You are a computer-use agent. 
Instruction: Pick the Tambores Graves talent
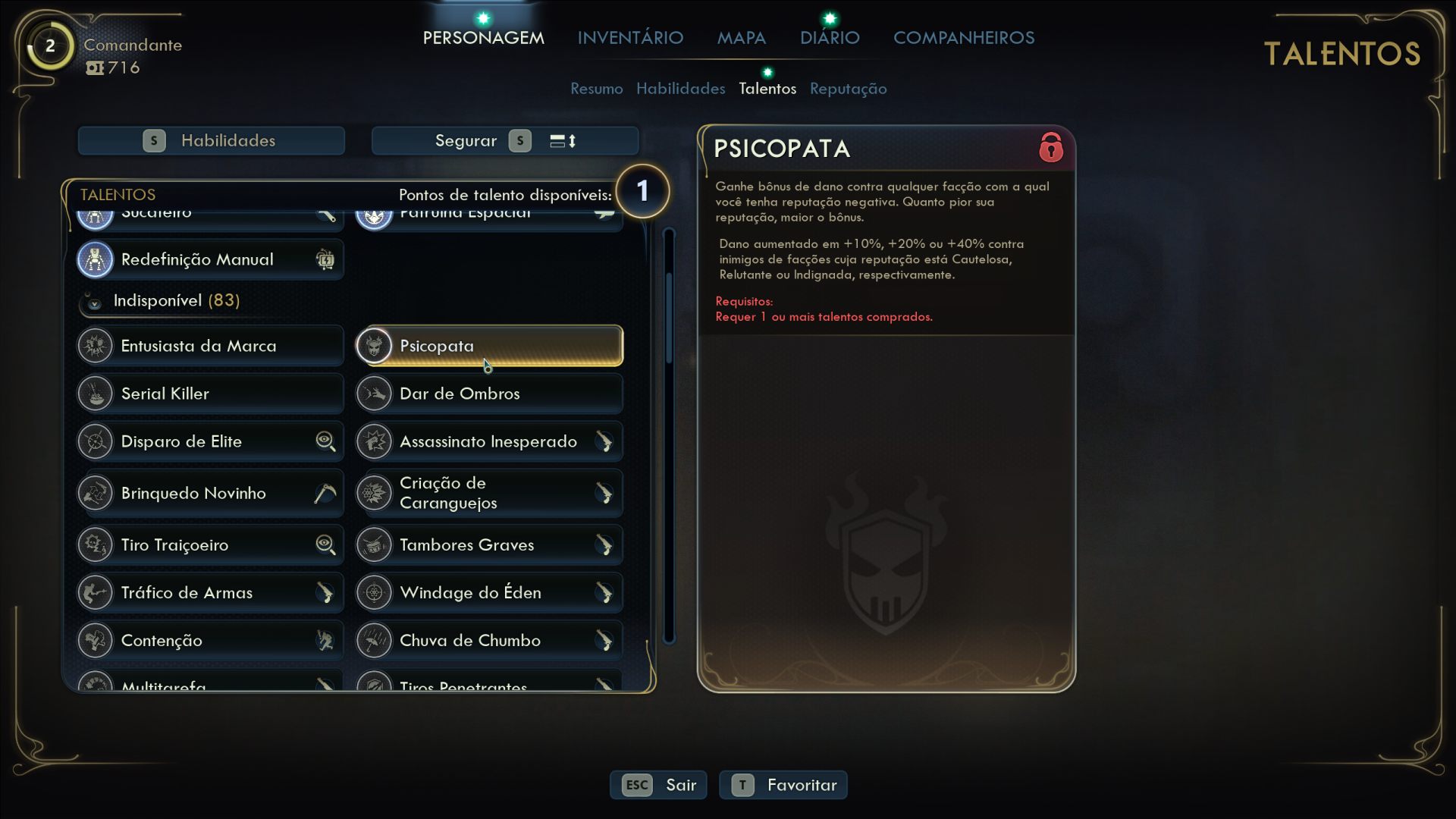[489, 544]
